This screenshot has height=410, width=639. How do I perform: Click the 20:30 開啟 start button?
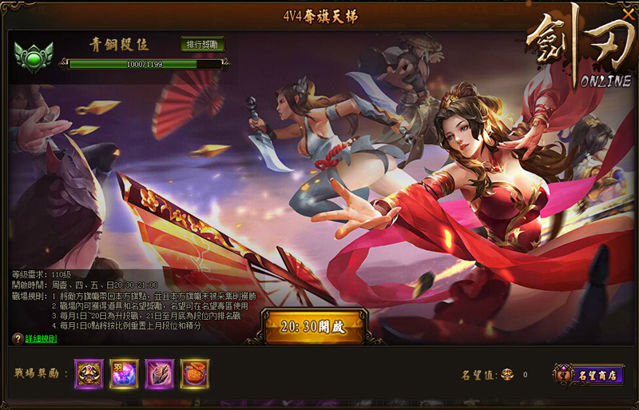(315, 326)
